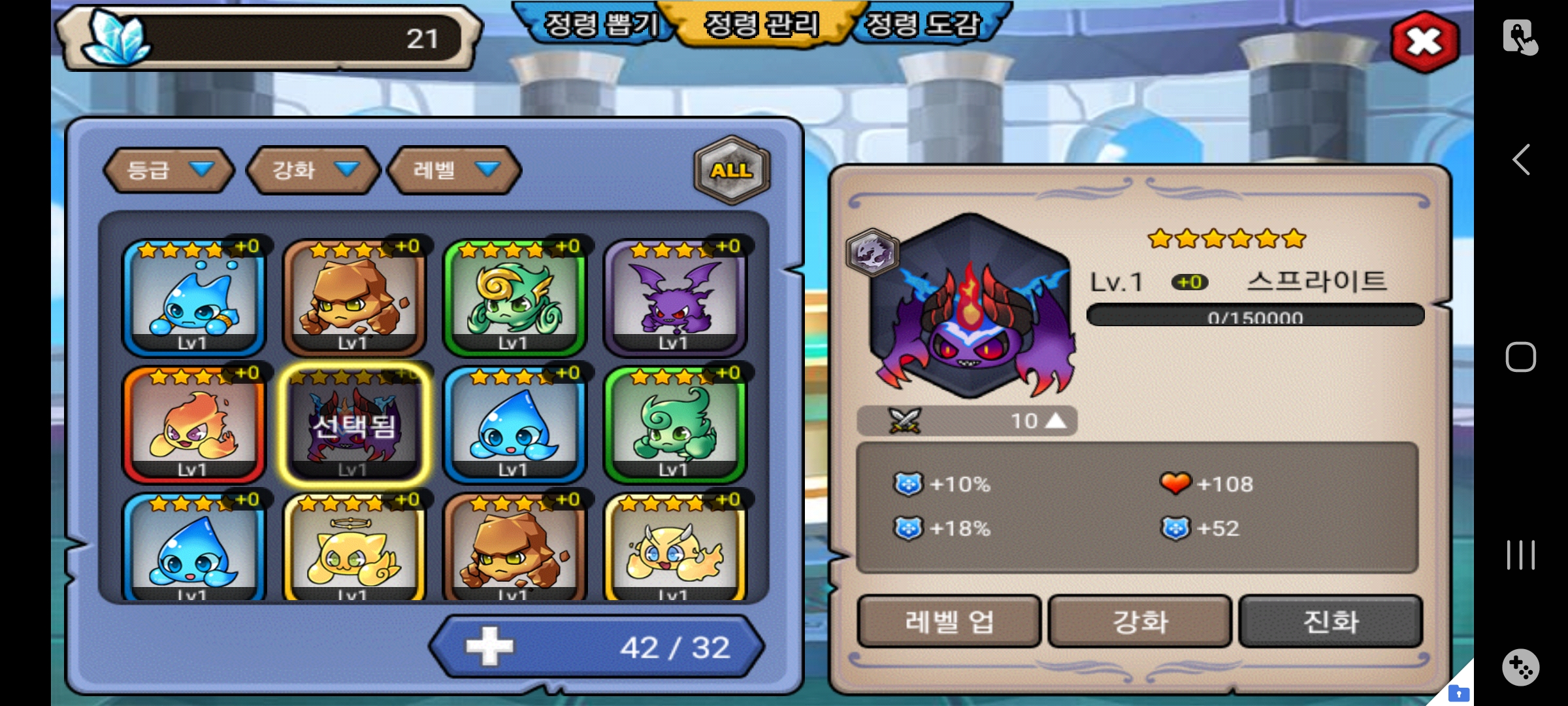Choose the 강화 button in detail panel
Screen dimensions: 1568x706
(1140, 621)
